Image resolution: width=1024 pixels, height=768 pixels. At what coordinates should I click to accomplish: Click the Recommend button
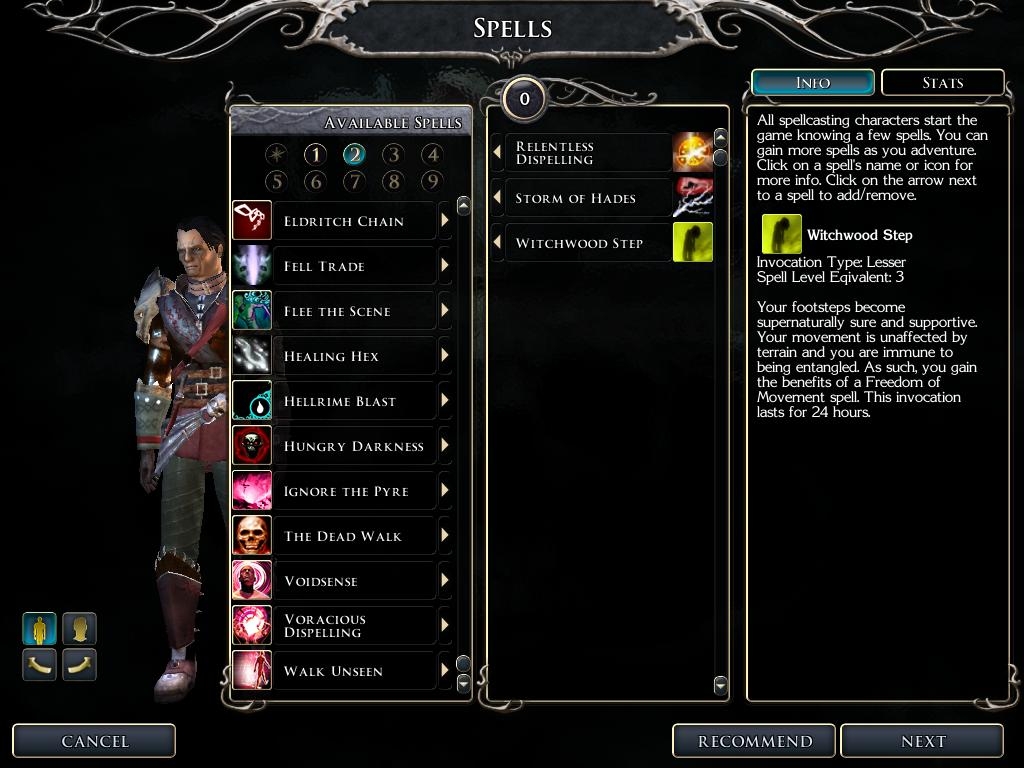click(755, 741)
